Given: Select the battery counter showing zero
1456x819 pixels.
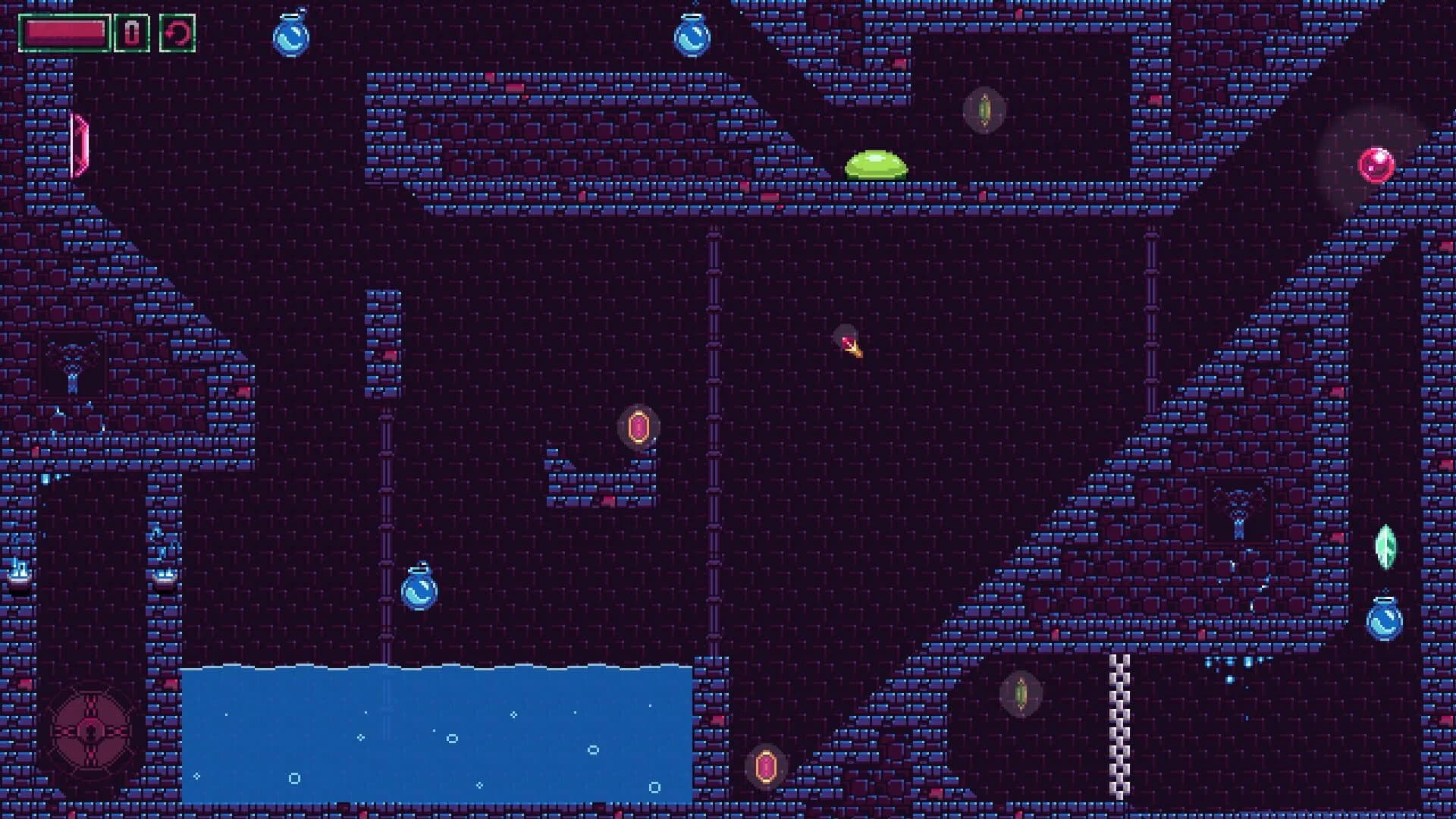Looking at the screenshot, I should point(132,33).
